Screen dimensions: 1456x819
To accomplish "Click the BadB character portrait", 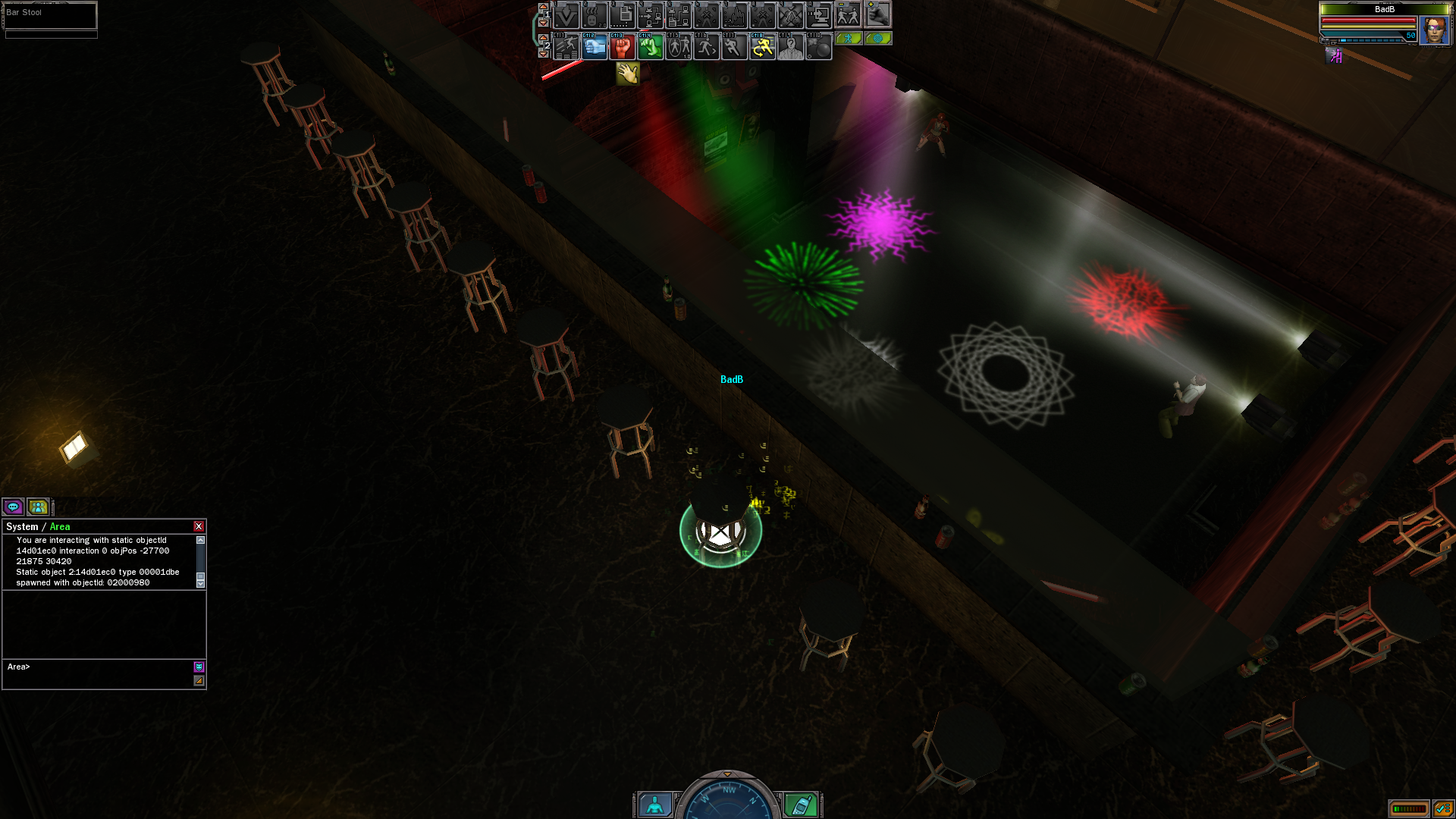I will (x=1434, y=30).
